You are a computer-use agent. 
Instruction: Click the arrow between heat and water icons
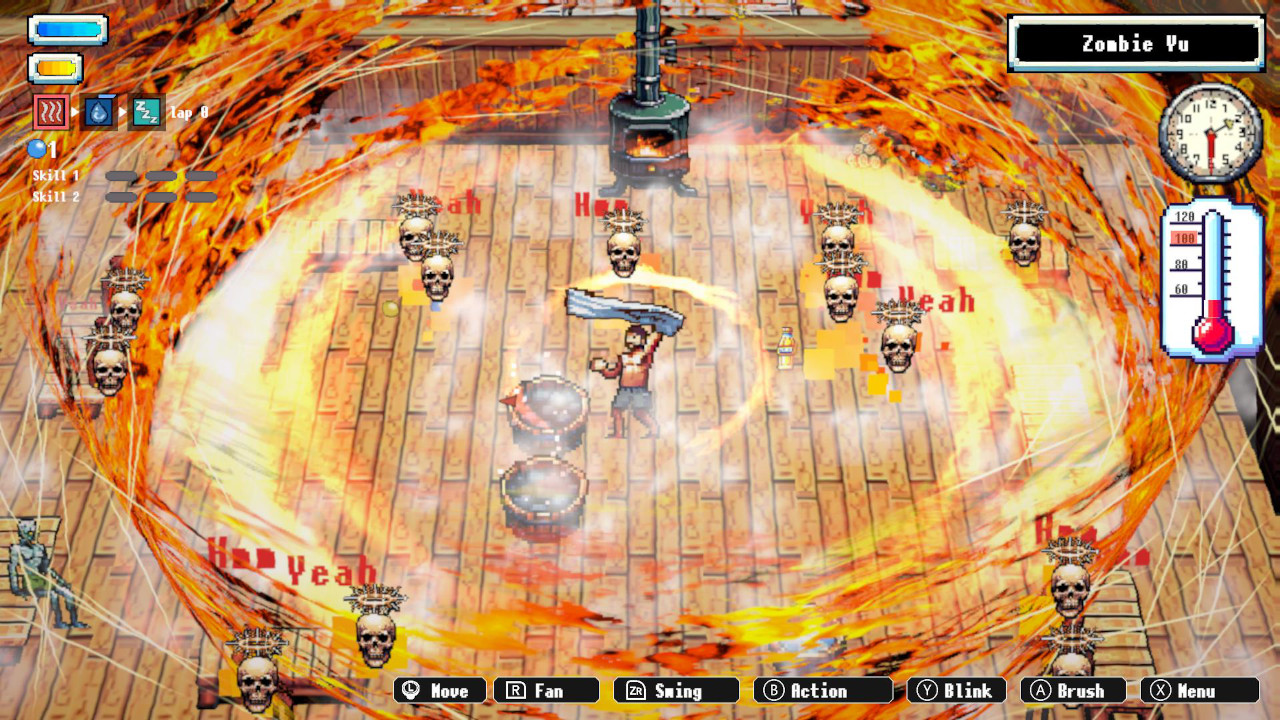75,111
